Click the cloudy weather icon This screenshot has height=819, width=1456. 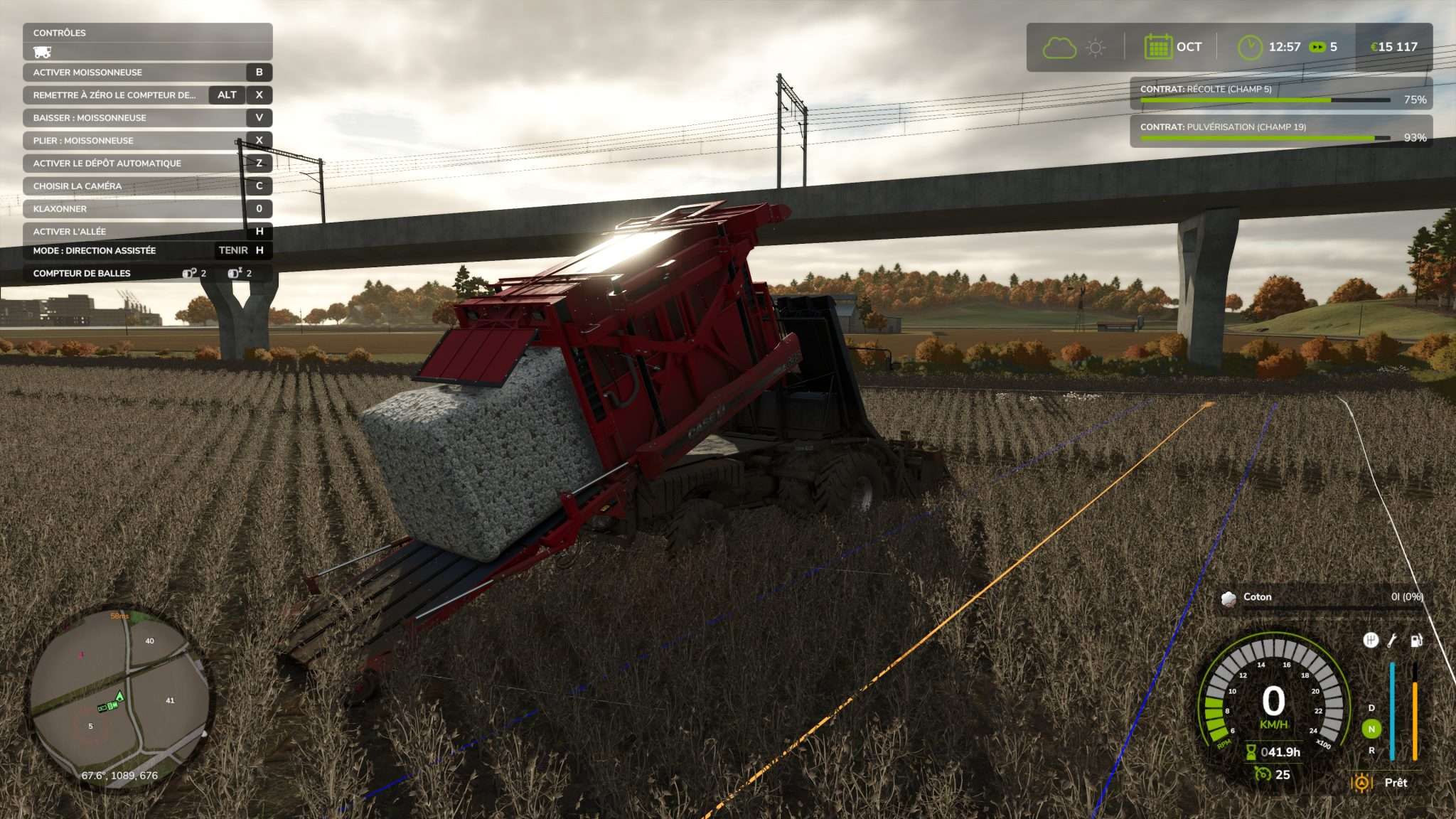click(1059, 45)
